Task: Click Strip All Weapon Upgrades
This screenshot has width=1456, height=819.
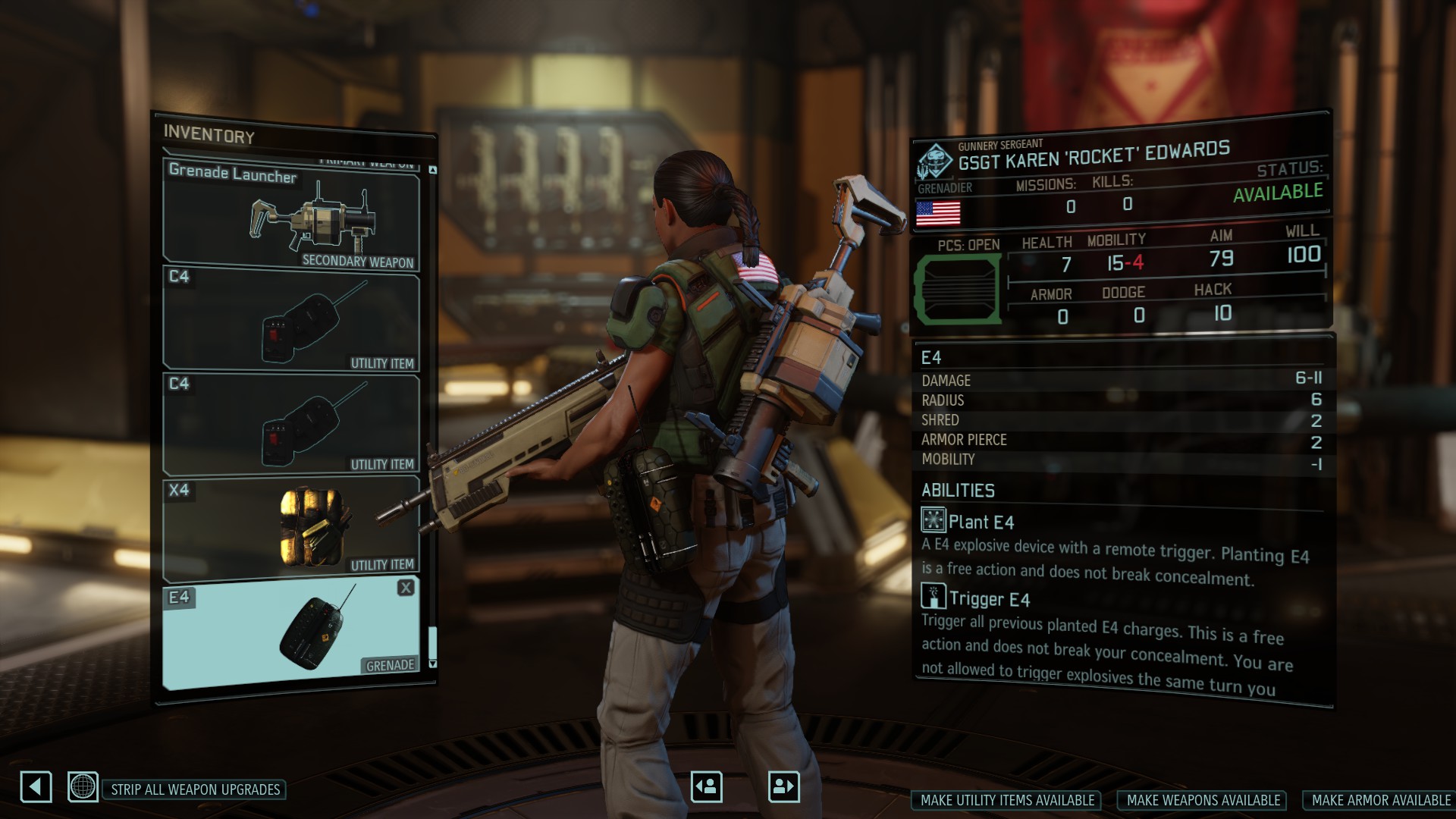Action: click(x=195, y=789)
